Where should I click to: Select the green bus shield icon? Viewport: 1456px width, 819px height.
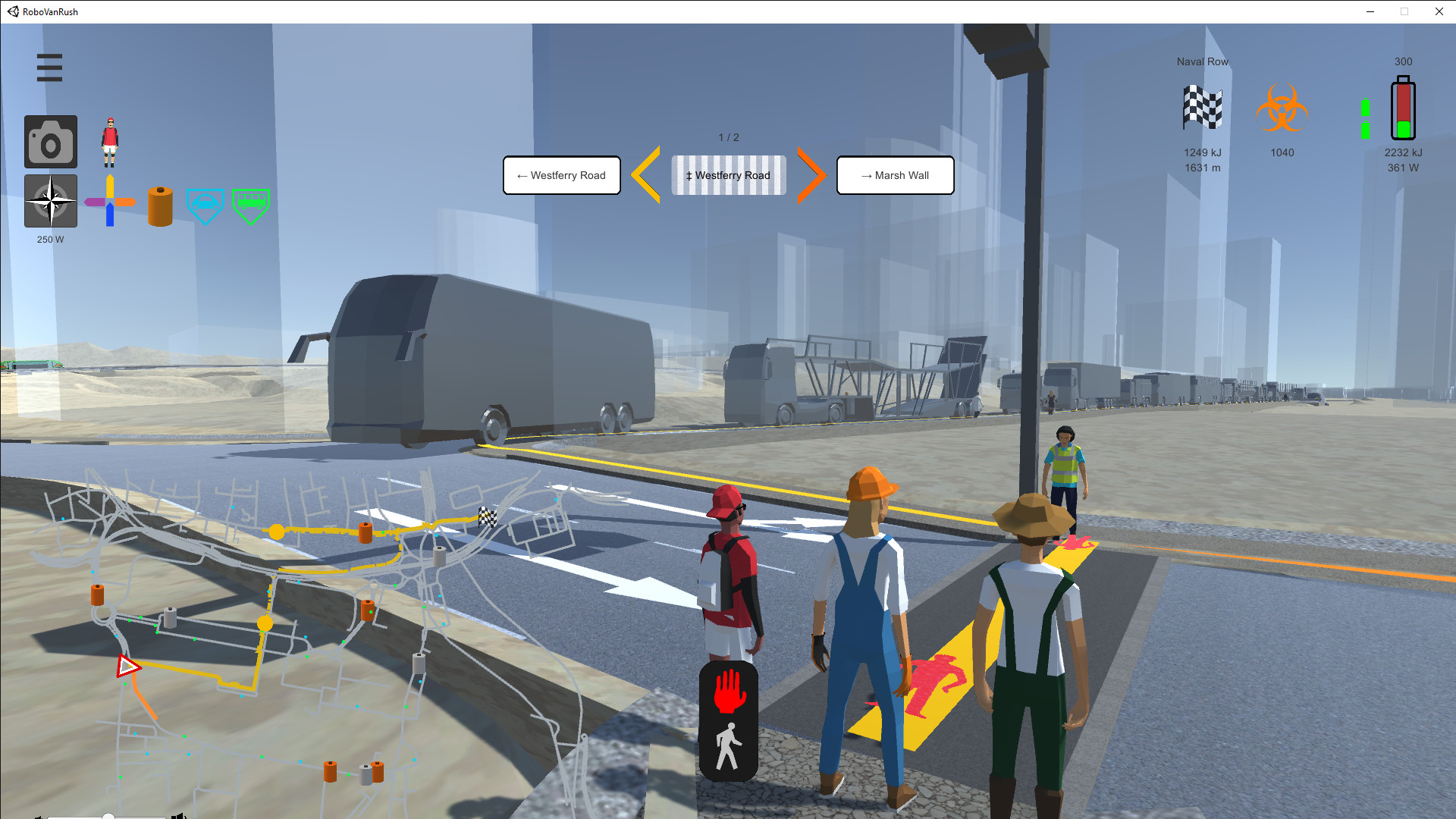pos(250,204)
